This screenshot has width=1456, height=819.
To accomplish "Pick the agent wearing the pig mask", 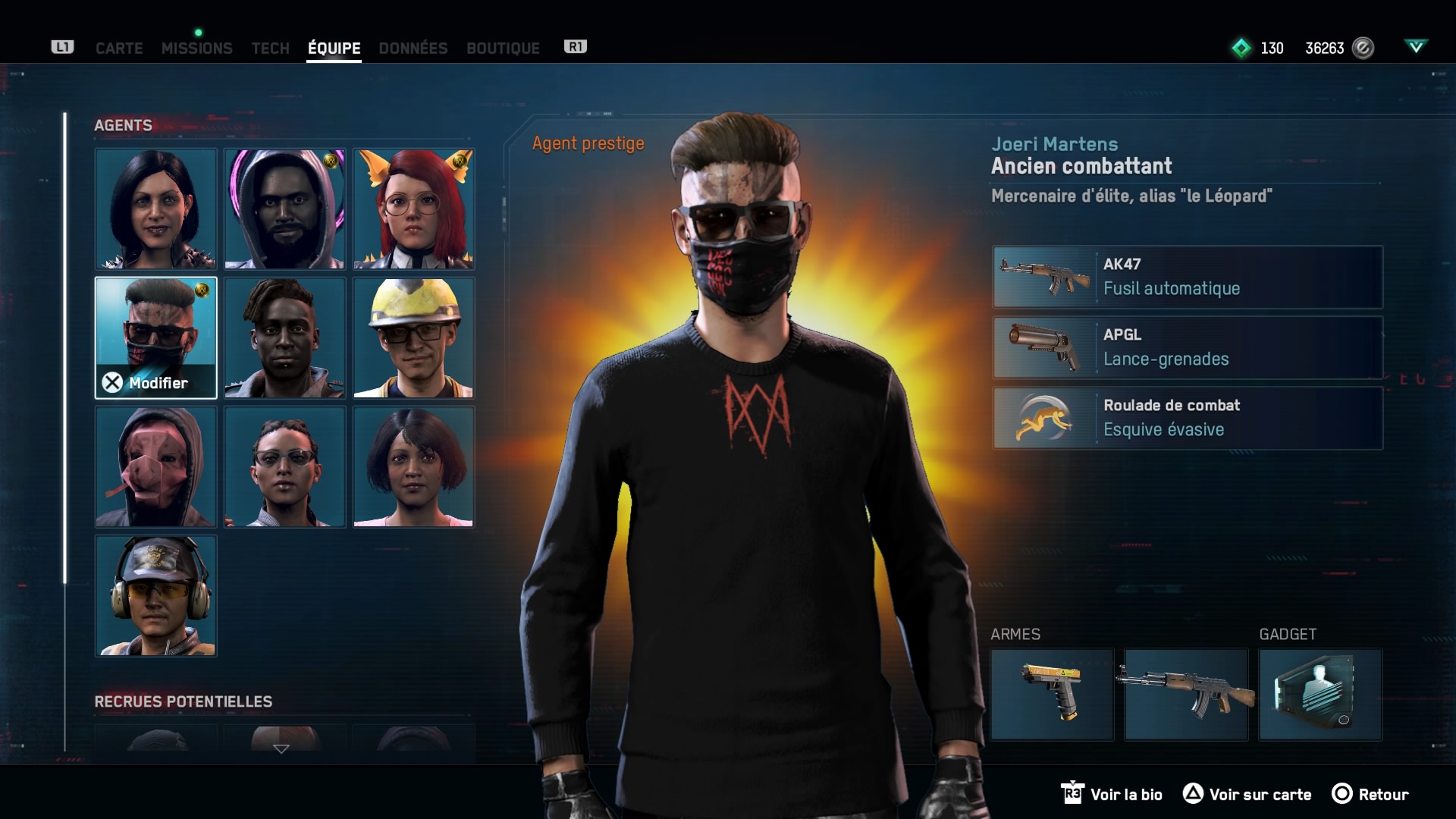I will point(155,466).
